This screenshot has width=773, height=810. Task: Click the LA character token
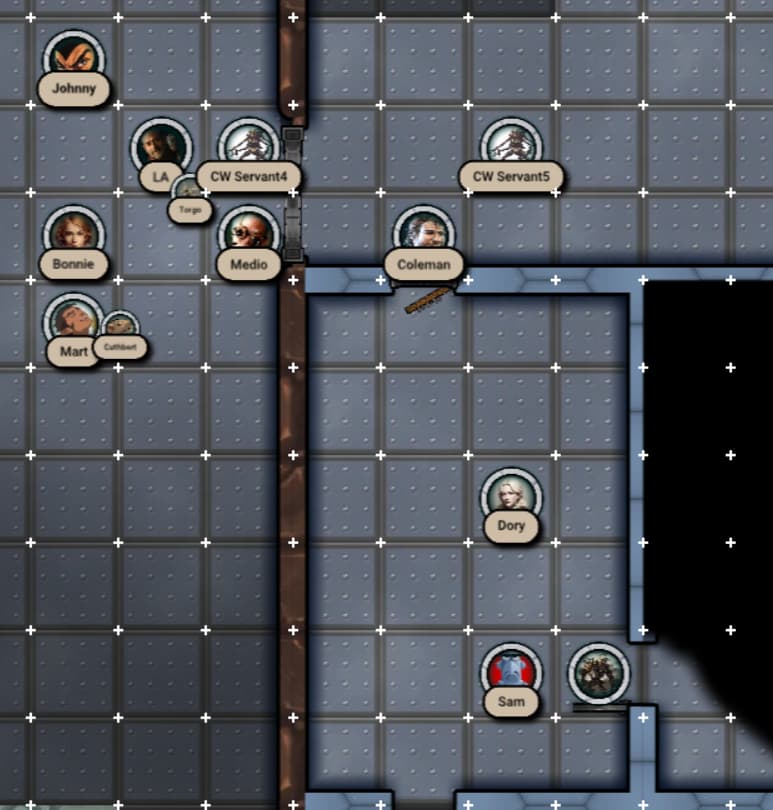(160, 148)
